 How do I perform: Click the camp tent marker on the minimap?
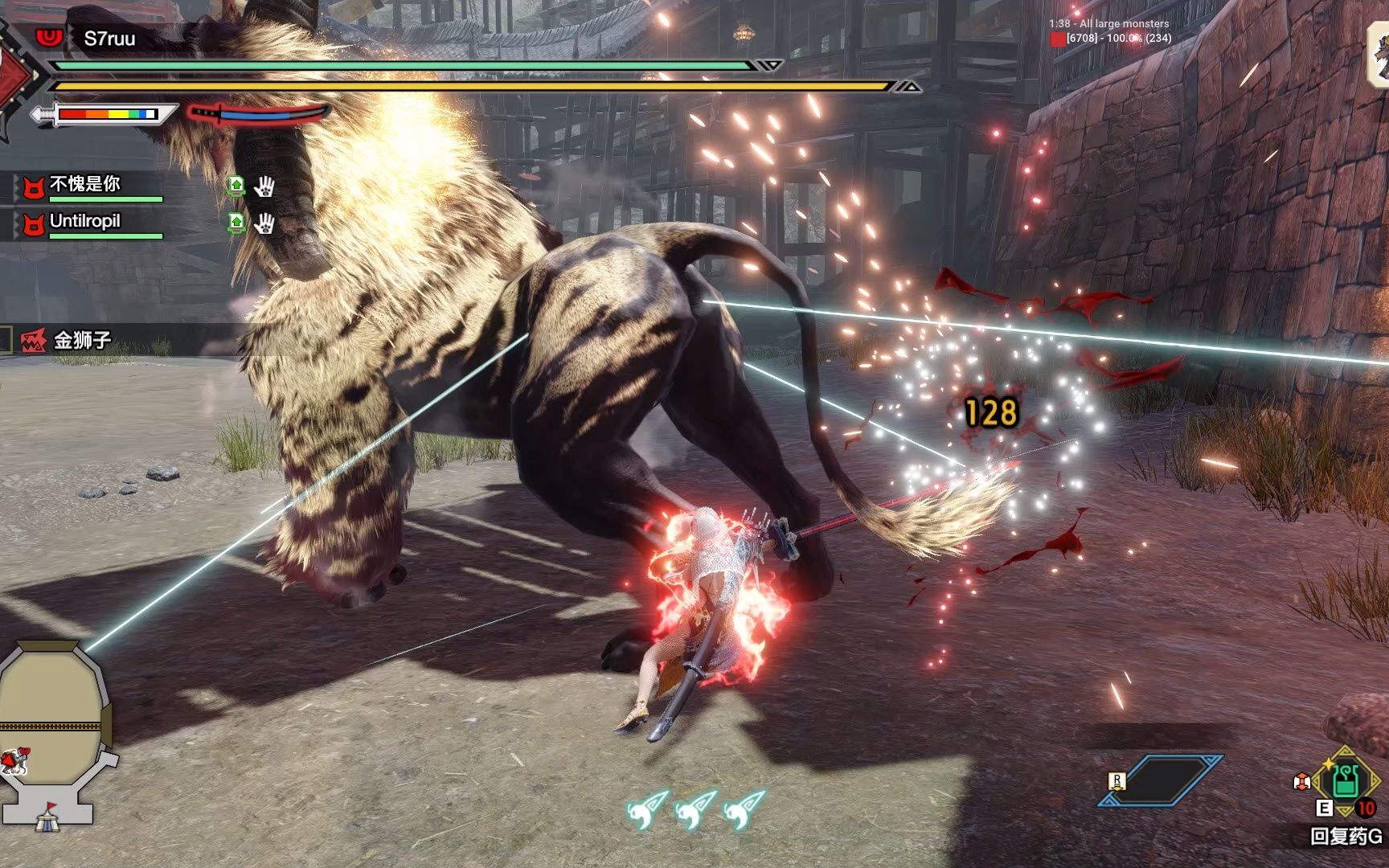point(47,818)
